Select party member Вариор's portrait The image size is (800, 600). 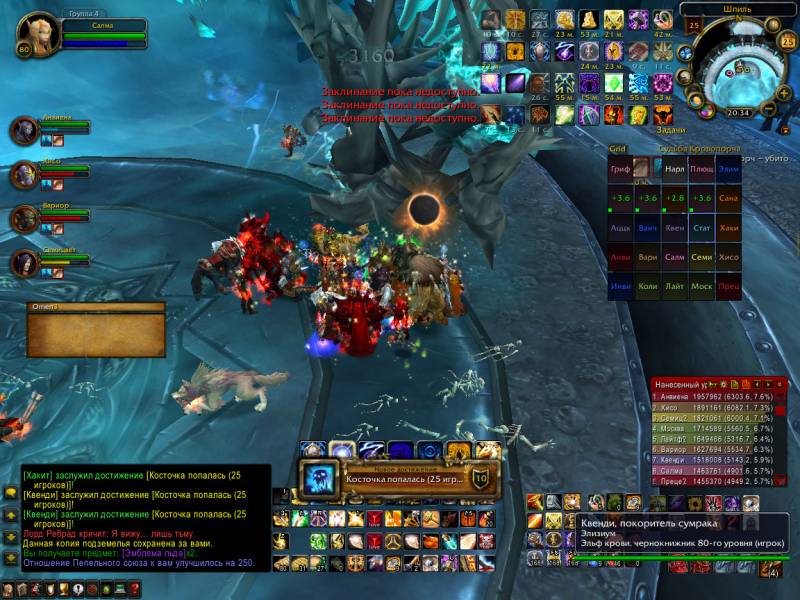(x=25, y=220)
